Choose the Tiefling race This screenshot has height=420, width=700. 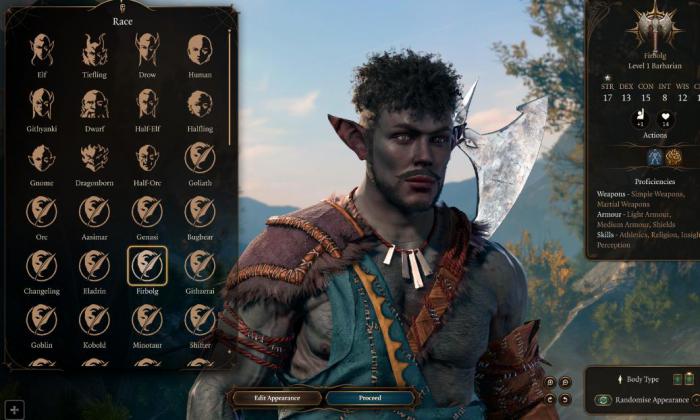(94, 49)
